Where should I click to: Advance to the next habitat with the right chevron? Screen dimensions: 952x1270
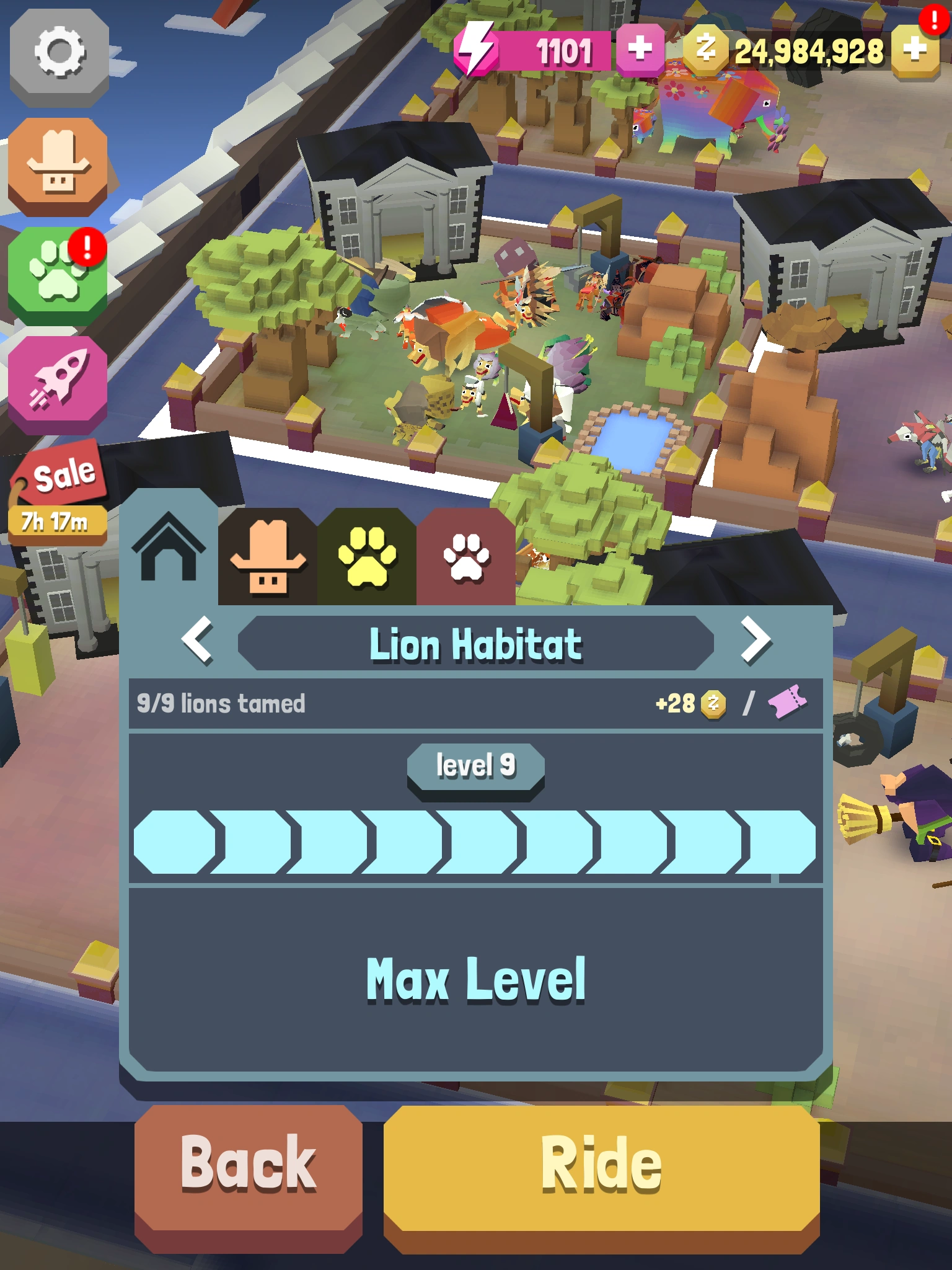tap(756, 645)
